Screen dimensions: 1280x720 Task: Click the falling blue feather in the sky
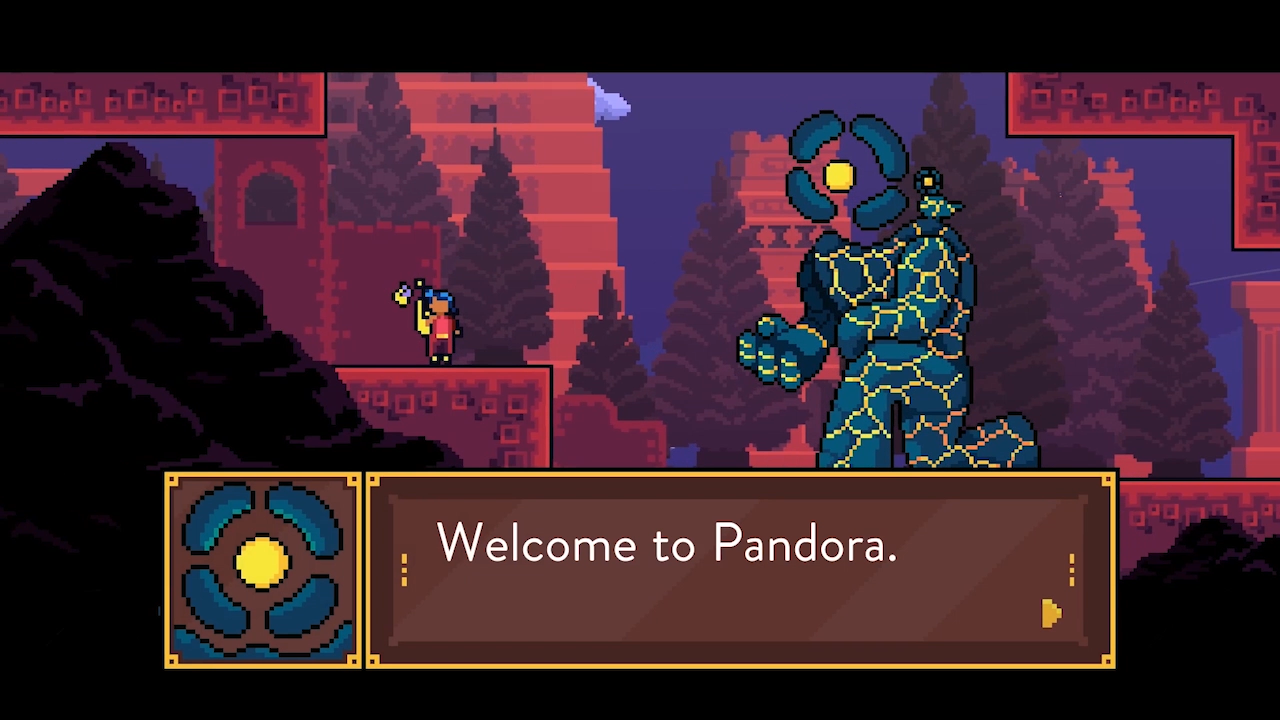click(610, 100)
